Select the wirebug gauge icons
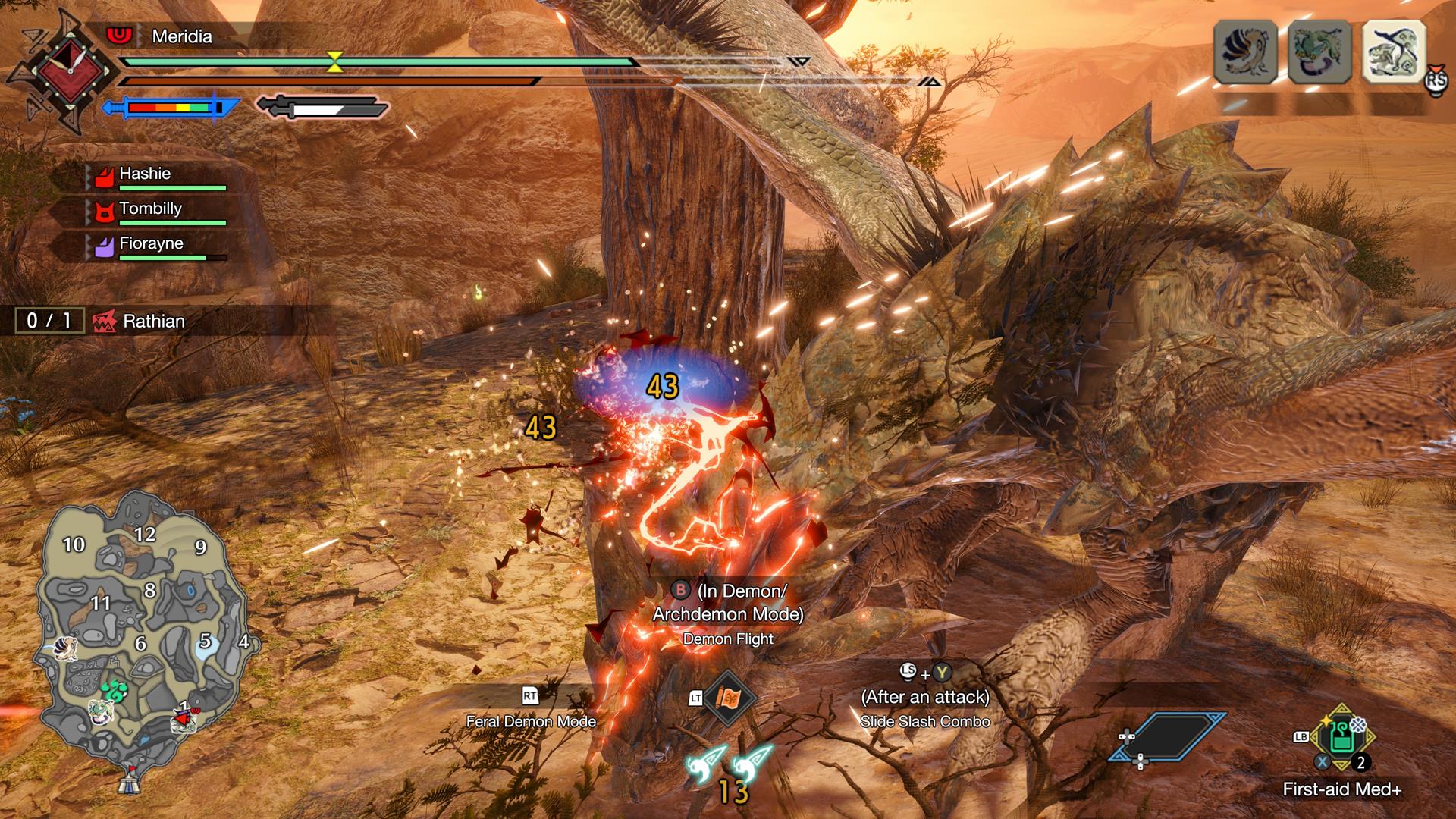Screen dimensions: 1456x819 click(729, 764)
